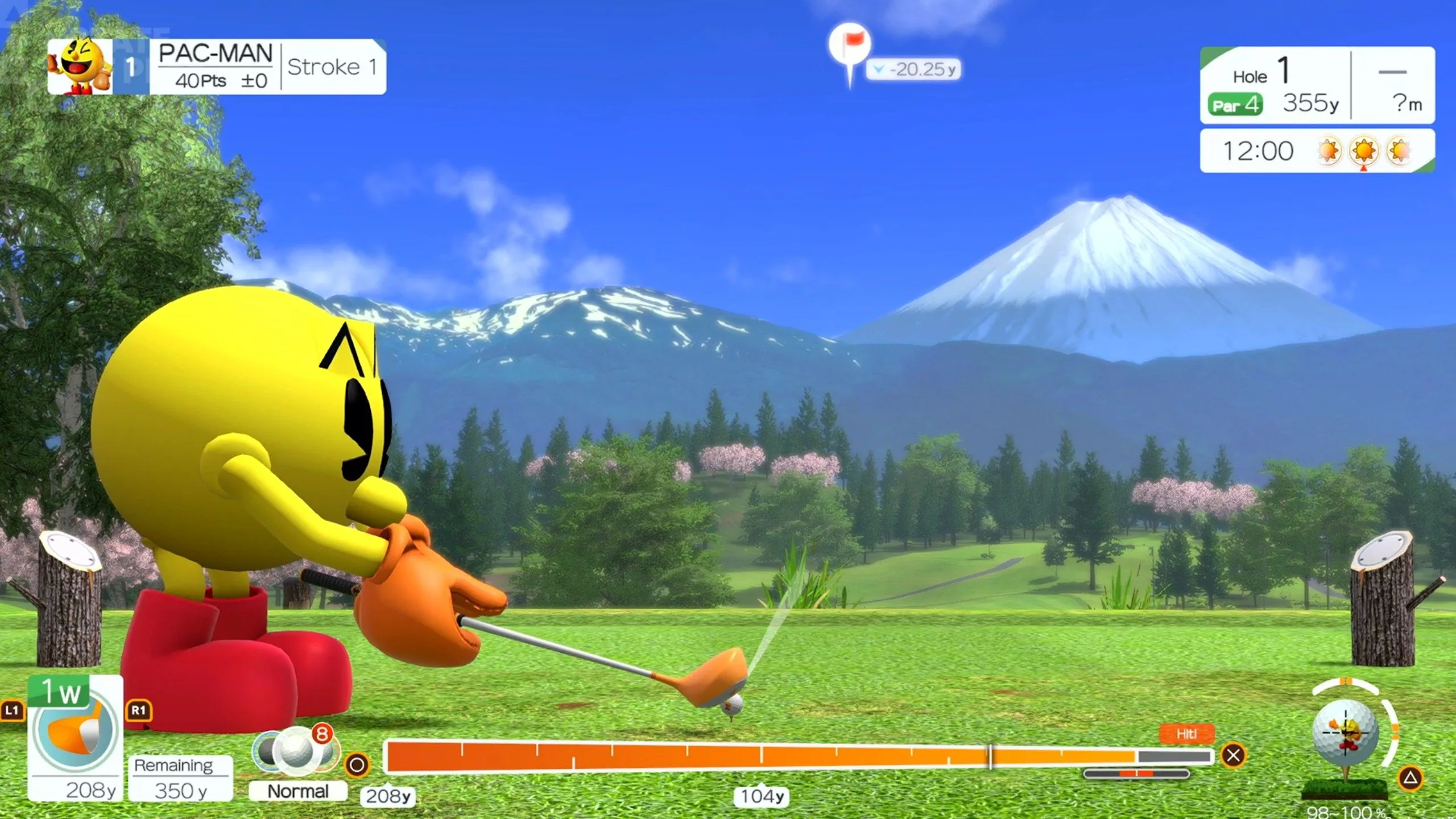
Task: Click the orange Hit! tag on the gauge
Action: coord(1186,734)
